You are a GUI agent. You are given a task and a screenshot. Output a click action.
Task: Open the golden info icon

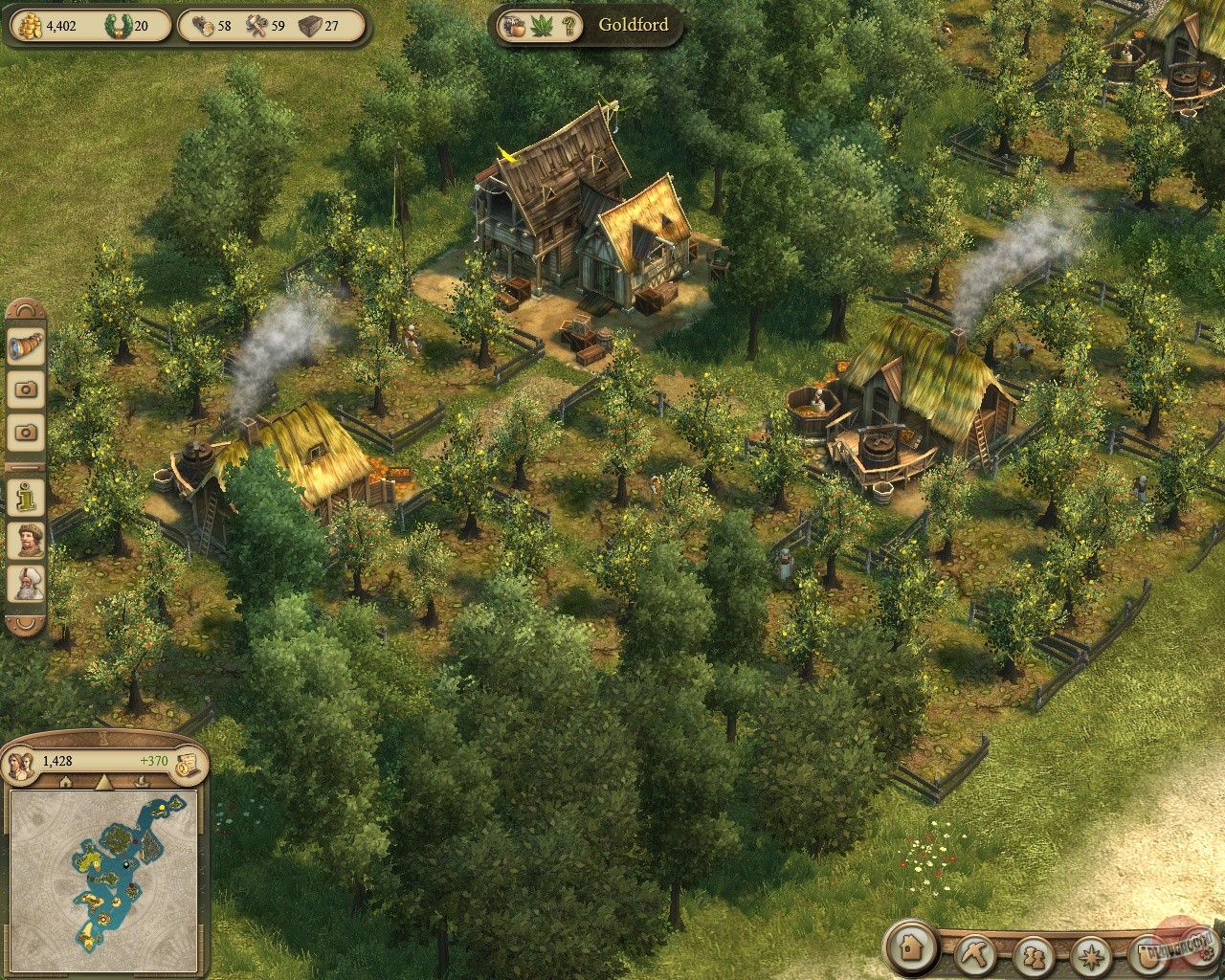coord(26,497)
